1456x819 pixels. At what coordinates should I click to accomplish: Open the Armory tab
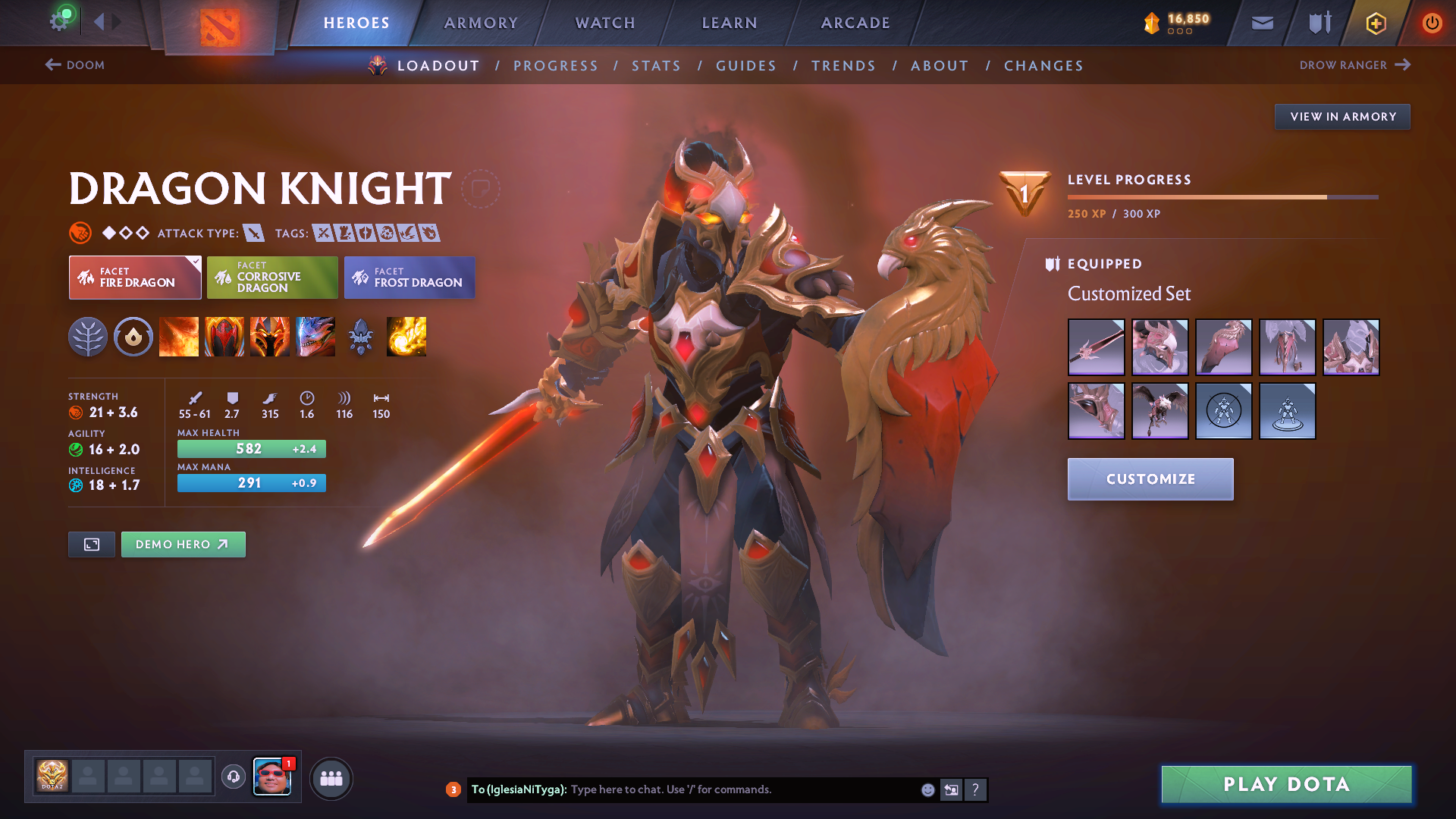coord(481,23)
